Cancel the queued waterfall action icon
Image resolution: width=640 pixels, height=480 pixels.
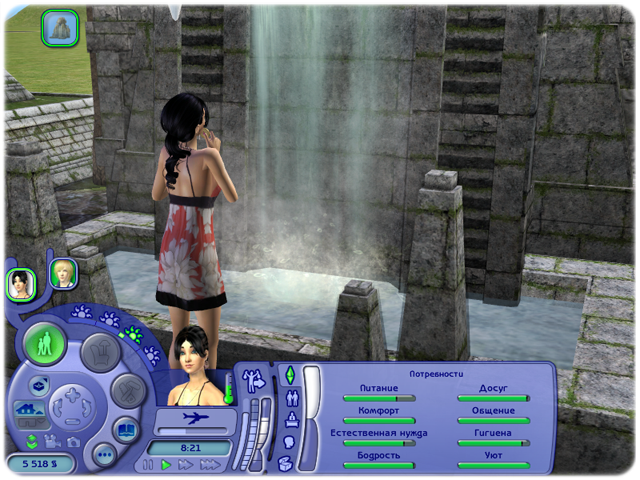(60, 27)
